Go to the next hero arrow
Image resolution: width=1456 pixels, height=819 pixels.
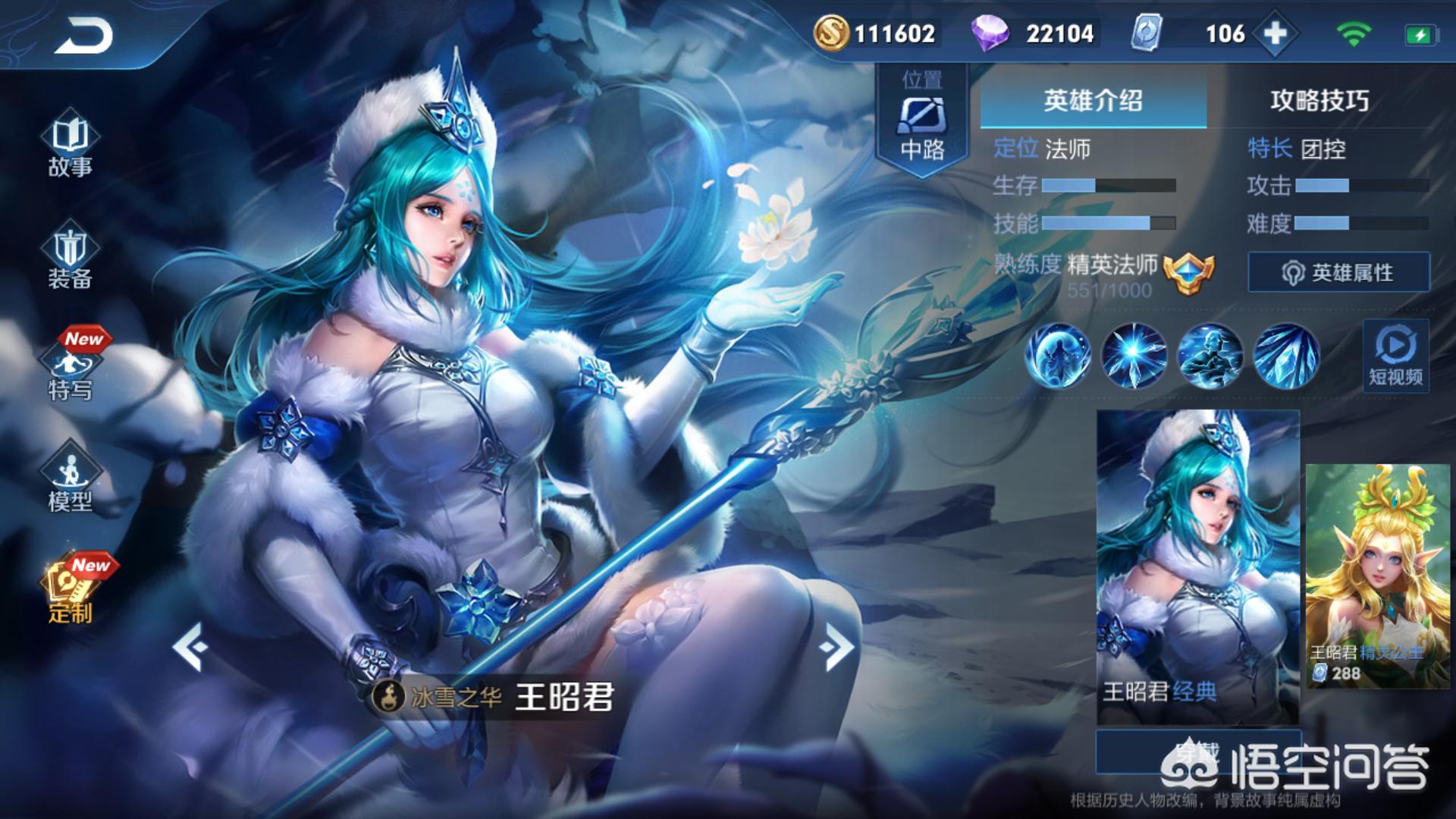pos(838,647)
